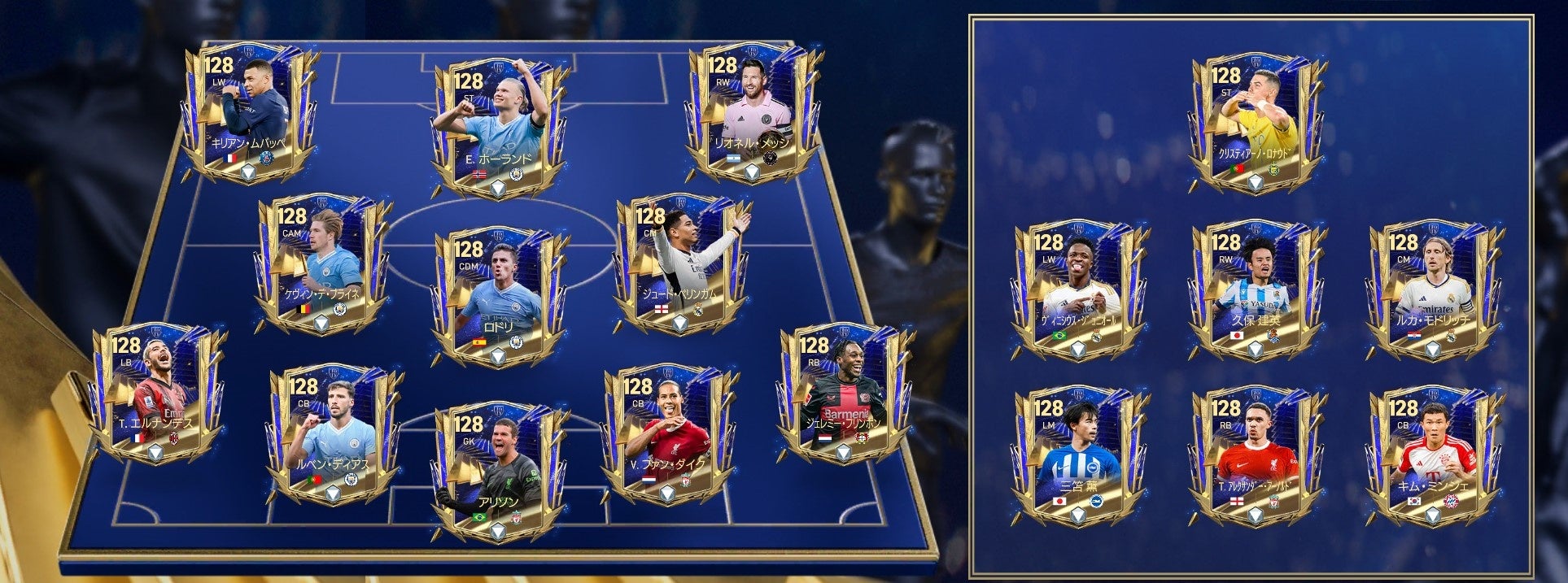The height and width of the screenshot is (583, 1568).
Task: Select the Mitoma LM card
Action: (1077, 455)
